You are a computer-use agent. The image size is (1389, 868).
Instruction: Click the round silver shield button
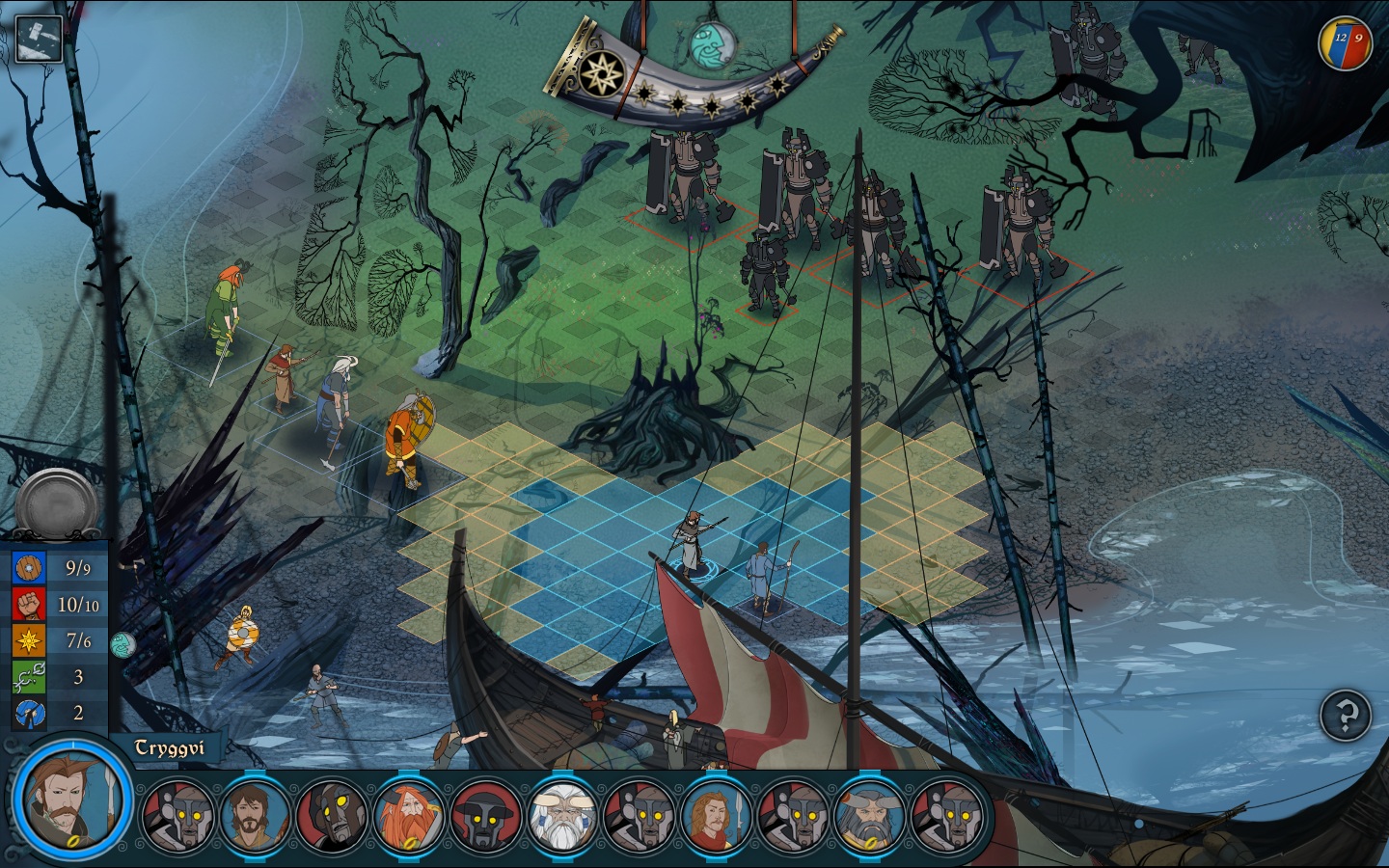tap(58, 503)
